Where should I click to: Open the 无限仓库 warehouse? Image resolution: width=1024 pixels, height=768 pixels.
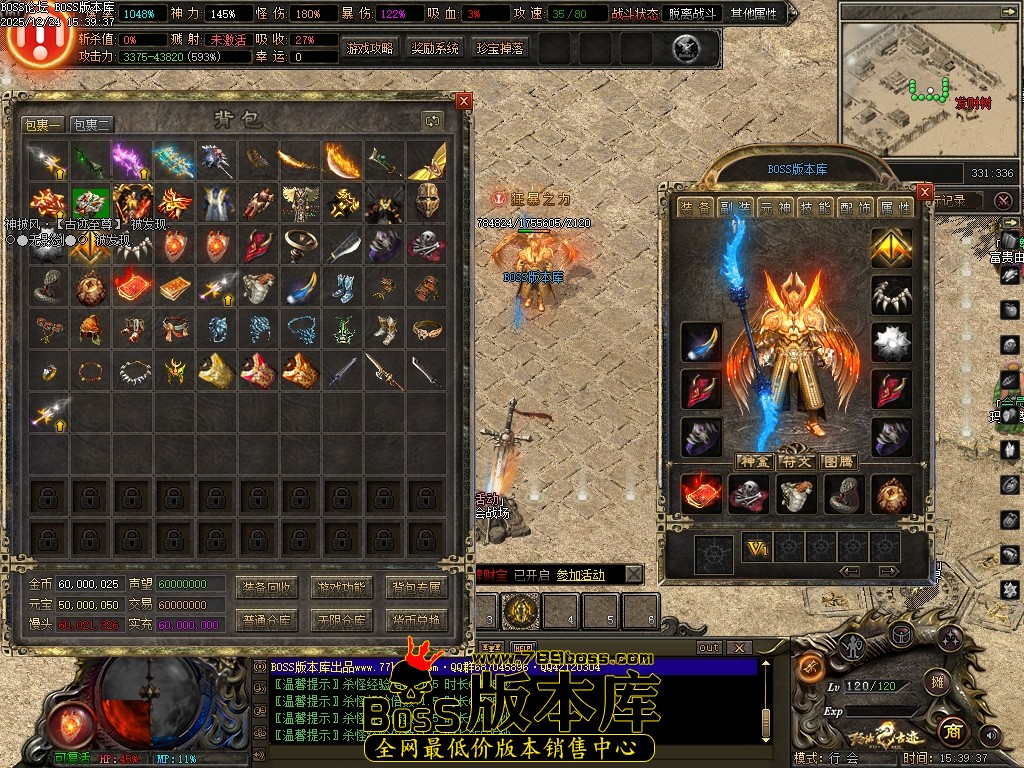(x=341, y=620)
